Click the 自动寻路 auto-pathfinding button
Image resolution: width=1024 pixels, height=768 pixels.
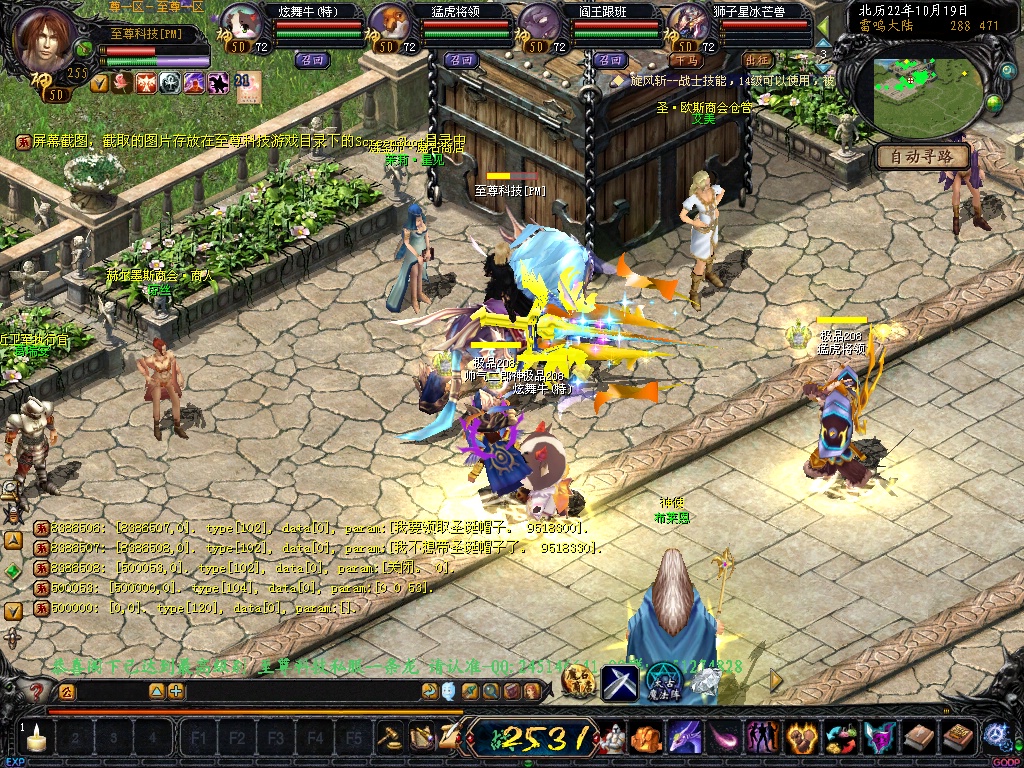[x=922, y=157]
